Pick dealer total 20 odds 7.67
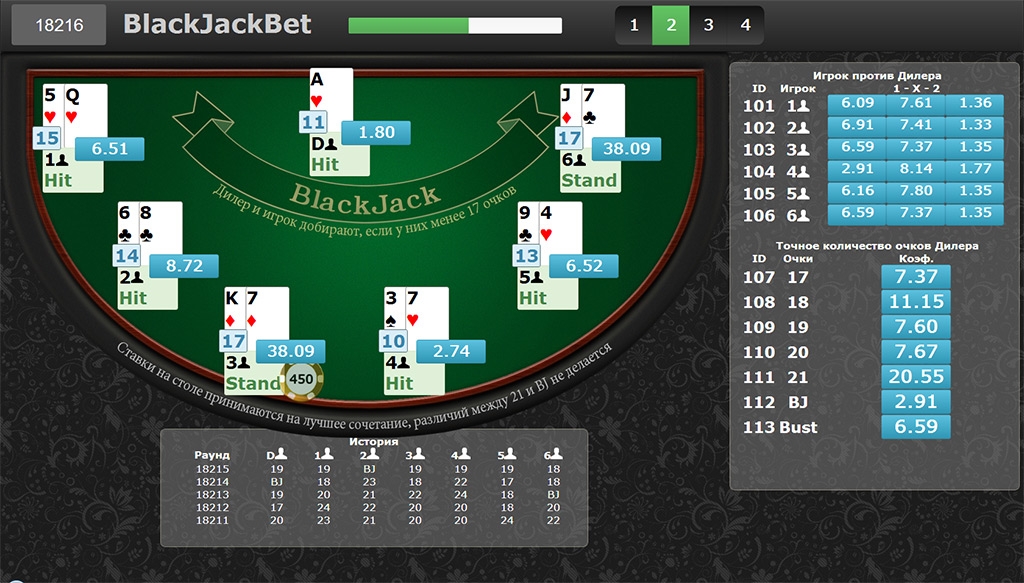 [916, 351]
